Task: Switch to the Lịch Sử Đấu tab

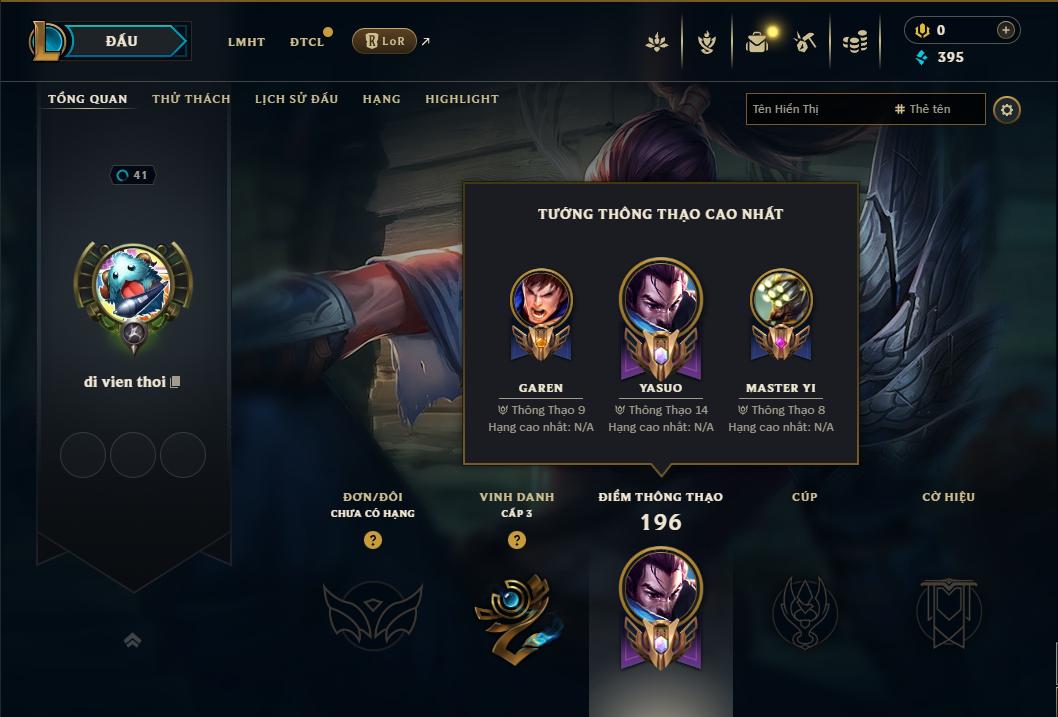Action: point(296,99)
